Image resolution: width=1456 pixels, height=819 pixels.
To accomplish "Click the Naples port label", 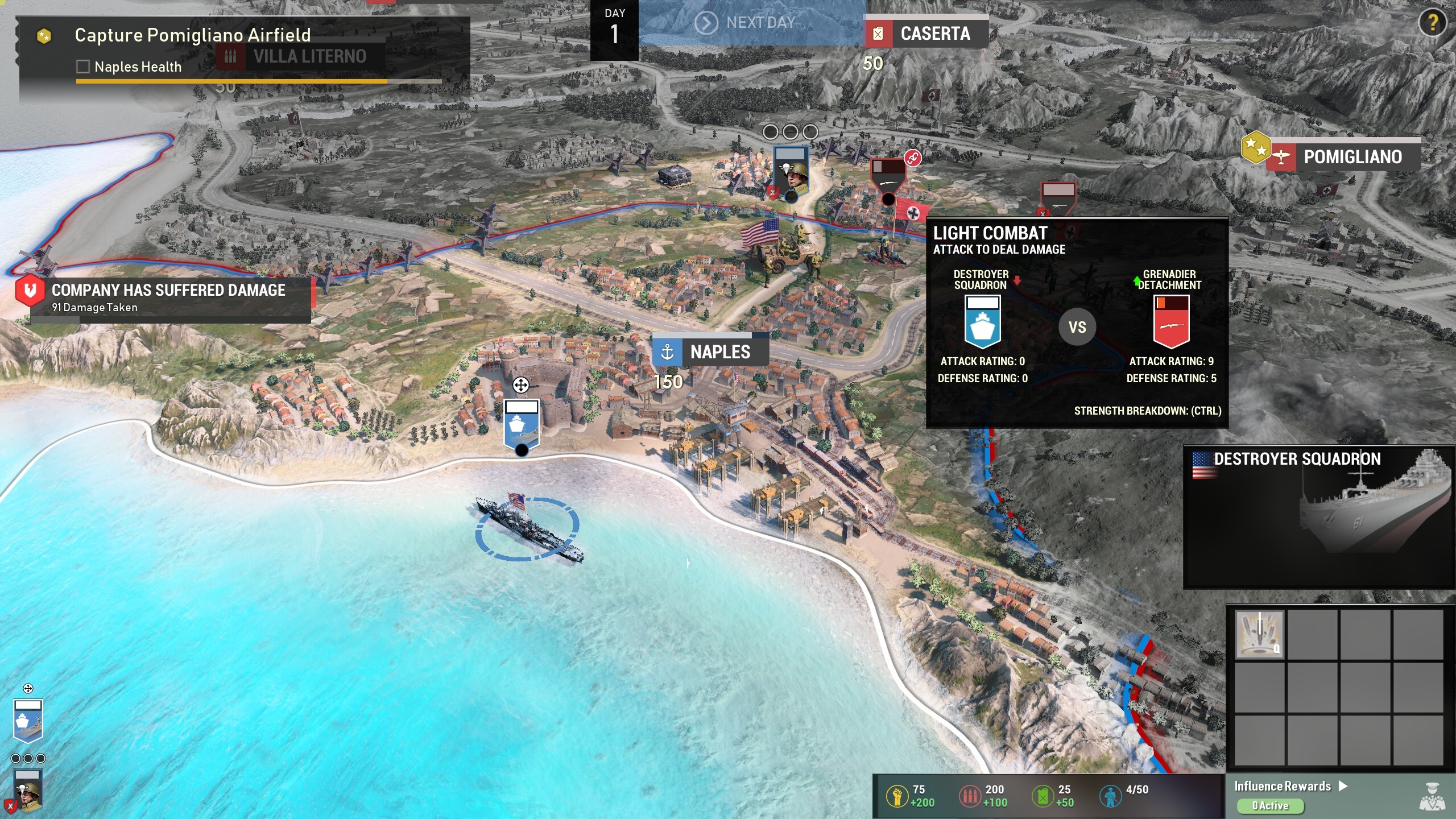I will coord(711,352).
